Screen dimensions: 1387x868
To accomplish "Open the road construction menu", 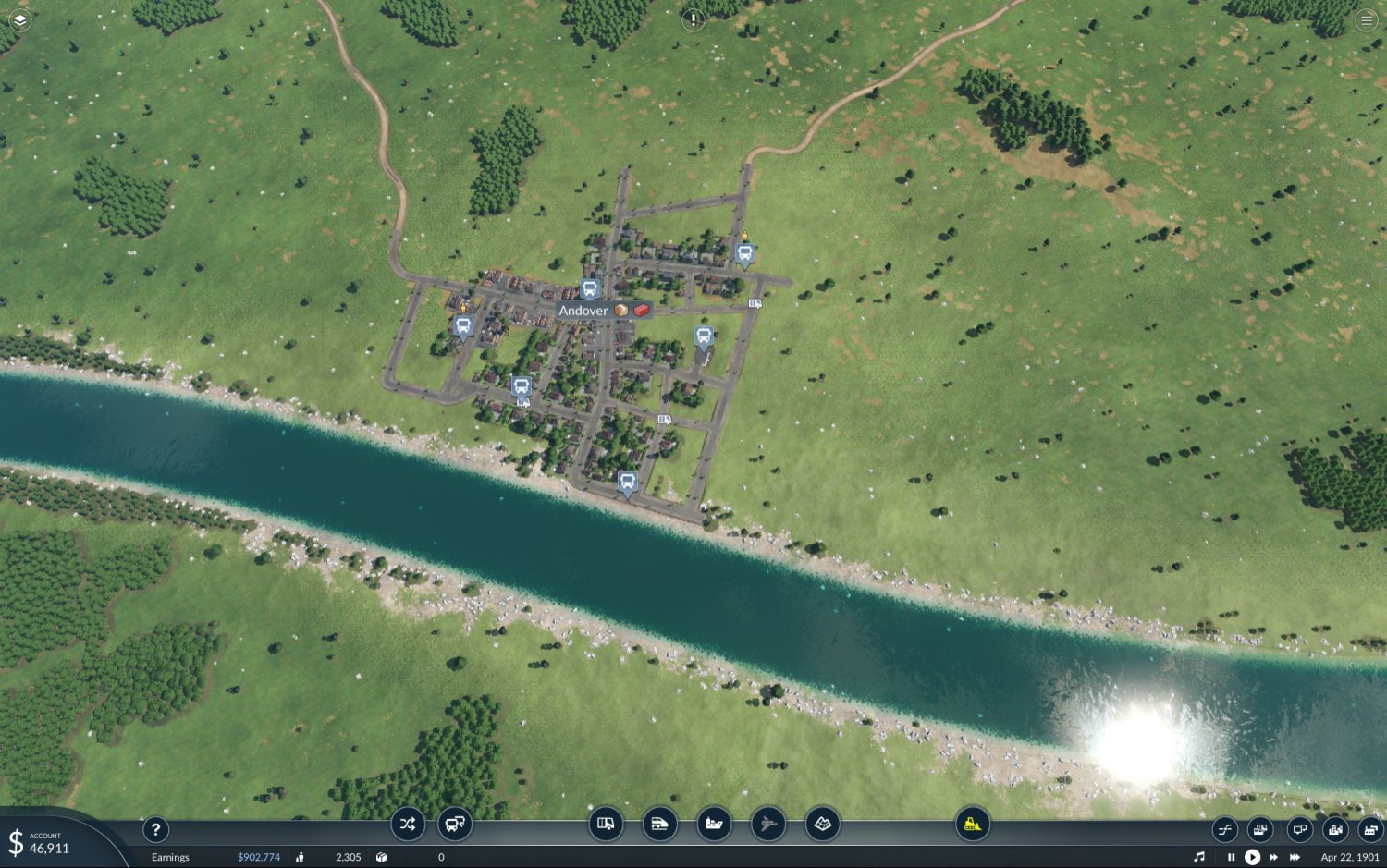I will point(606,824).
